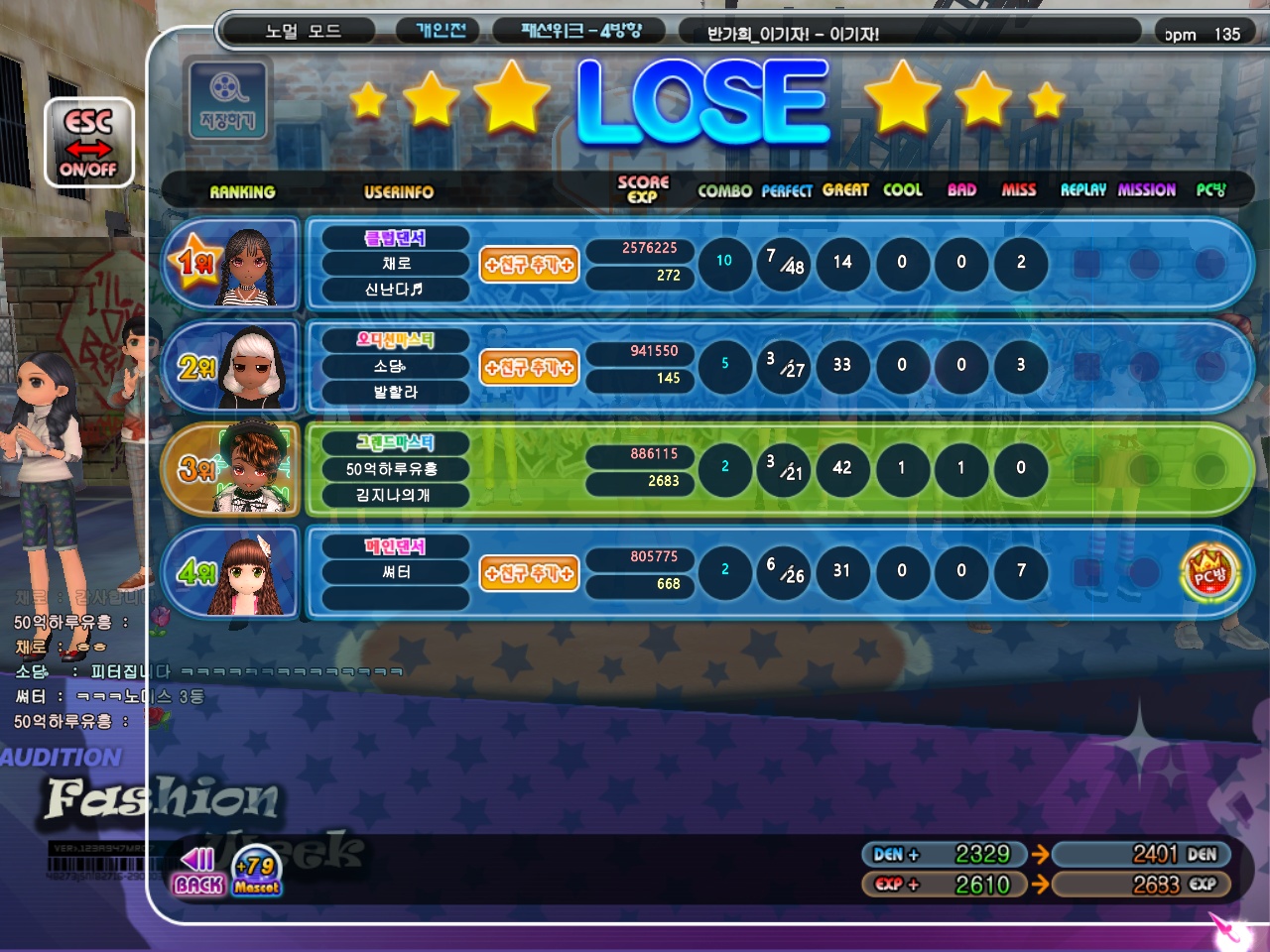This screenshot has width=1270, height=952.
Task: Add first-place player 채로 as friend
Action: [x=529, y=265]
